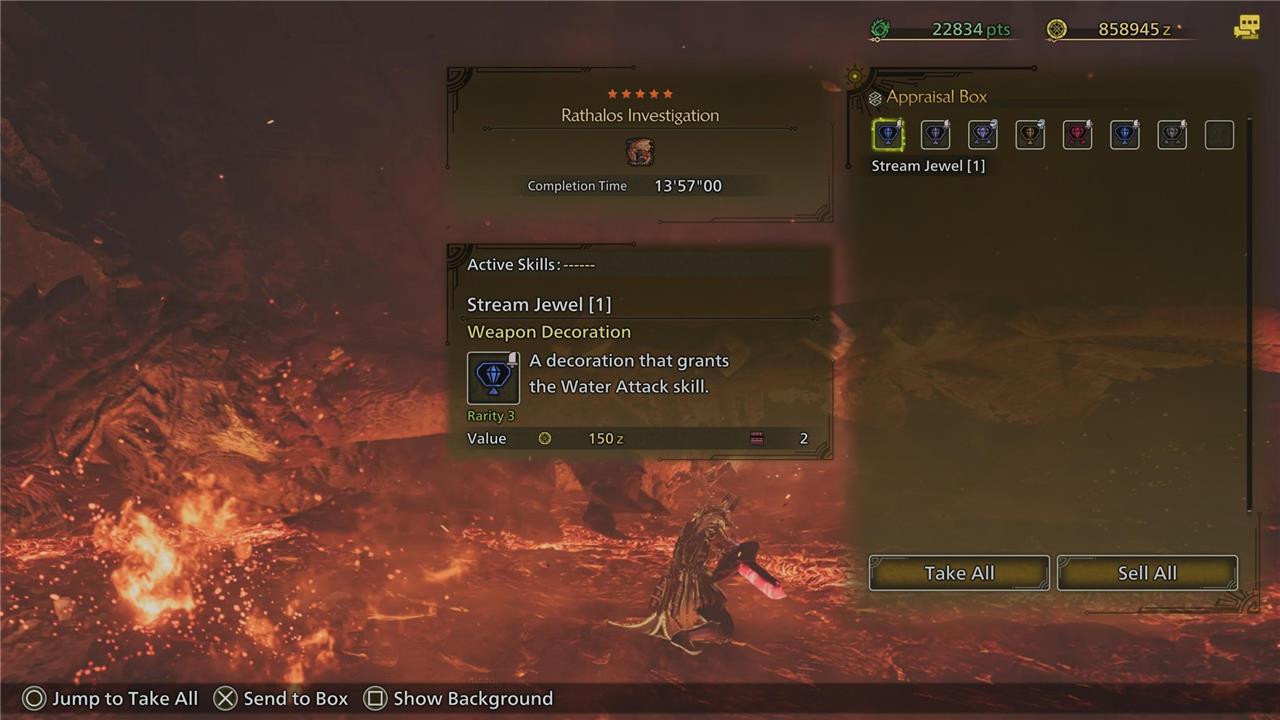The width and height of the screenshot is (1280, 720).
Task: Select the red jewel decoration slot
Action: (x=1077, y=135)
